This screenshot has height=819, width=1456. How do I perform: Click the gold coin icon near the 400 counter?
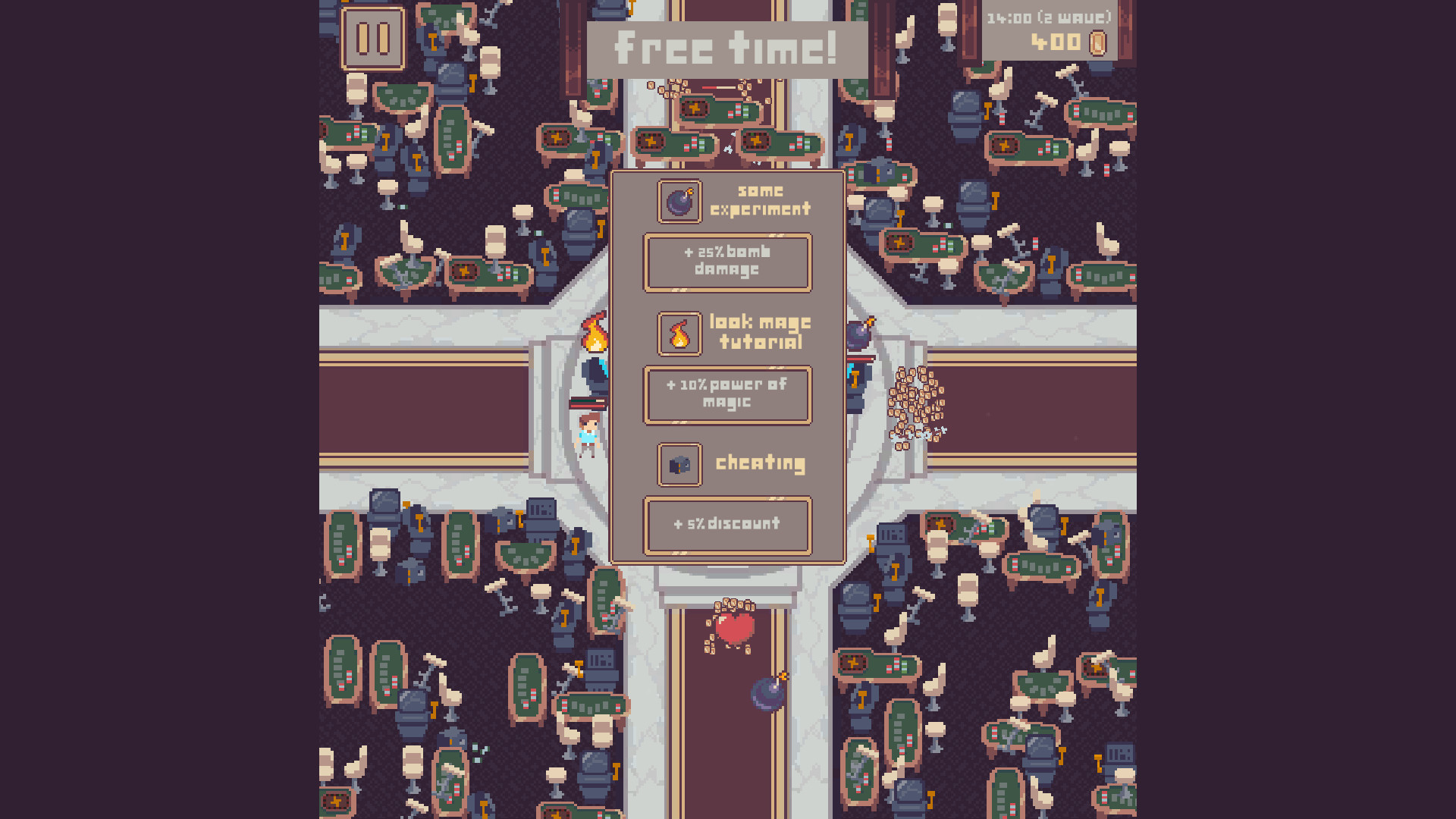1097,43
